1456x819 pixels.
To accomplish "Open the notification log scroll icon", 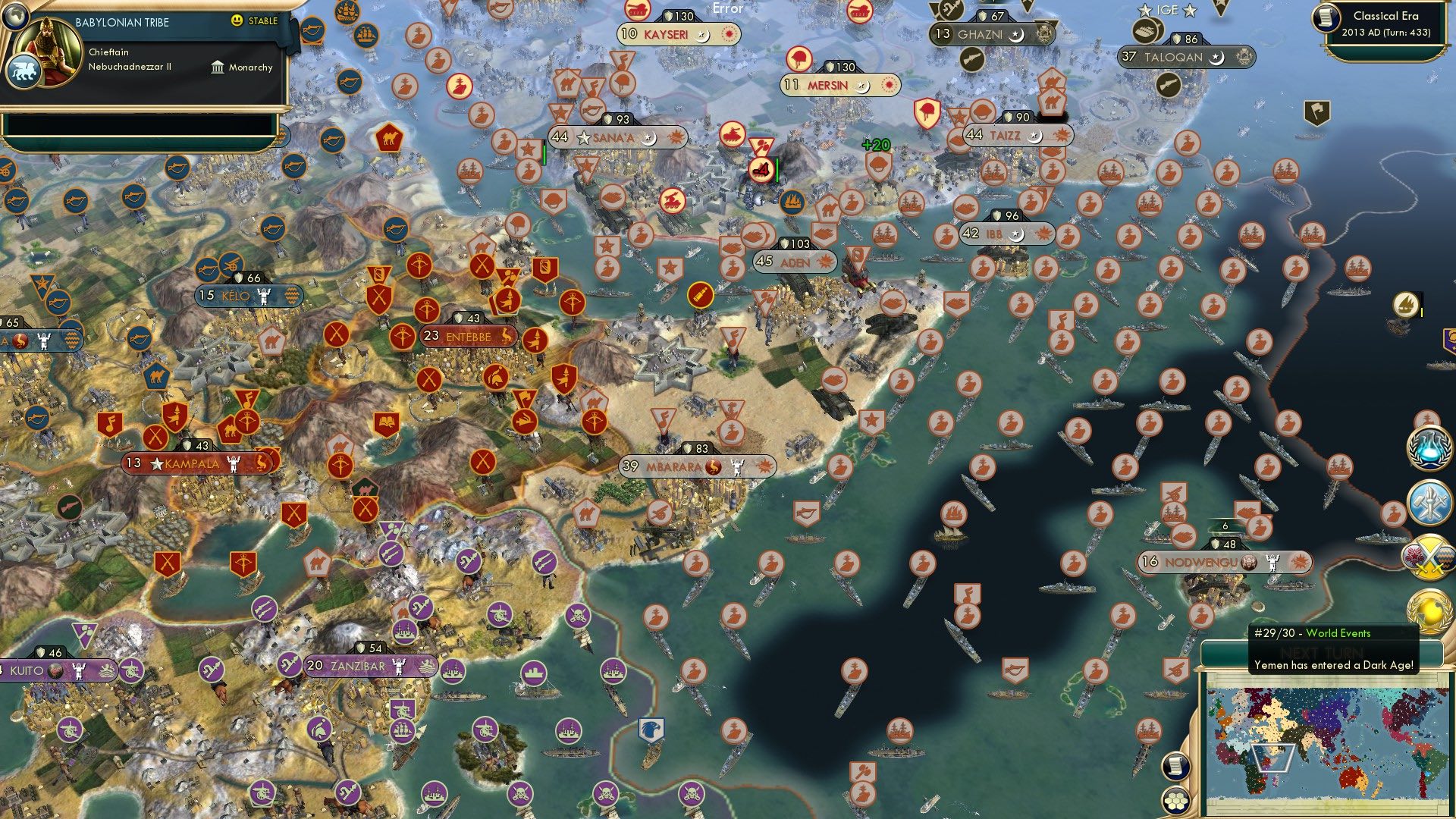I will tap(1175, 766).
